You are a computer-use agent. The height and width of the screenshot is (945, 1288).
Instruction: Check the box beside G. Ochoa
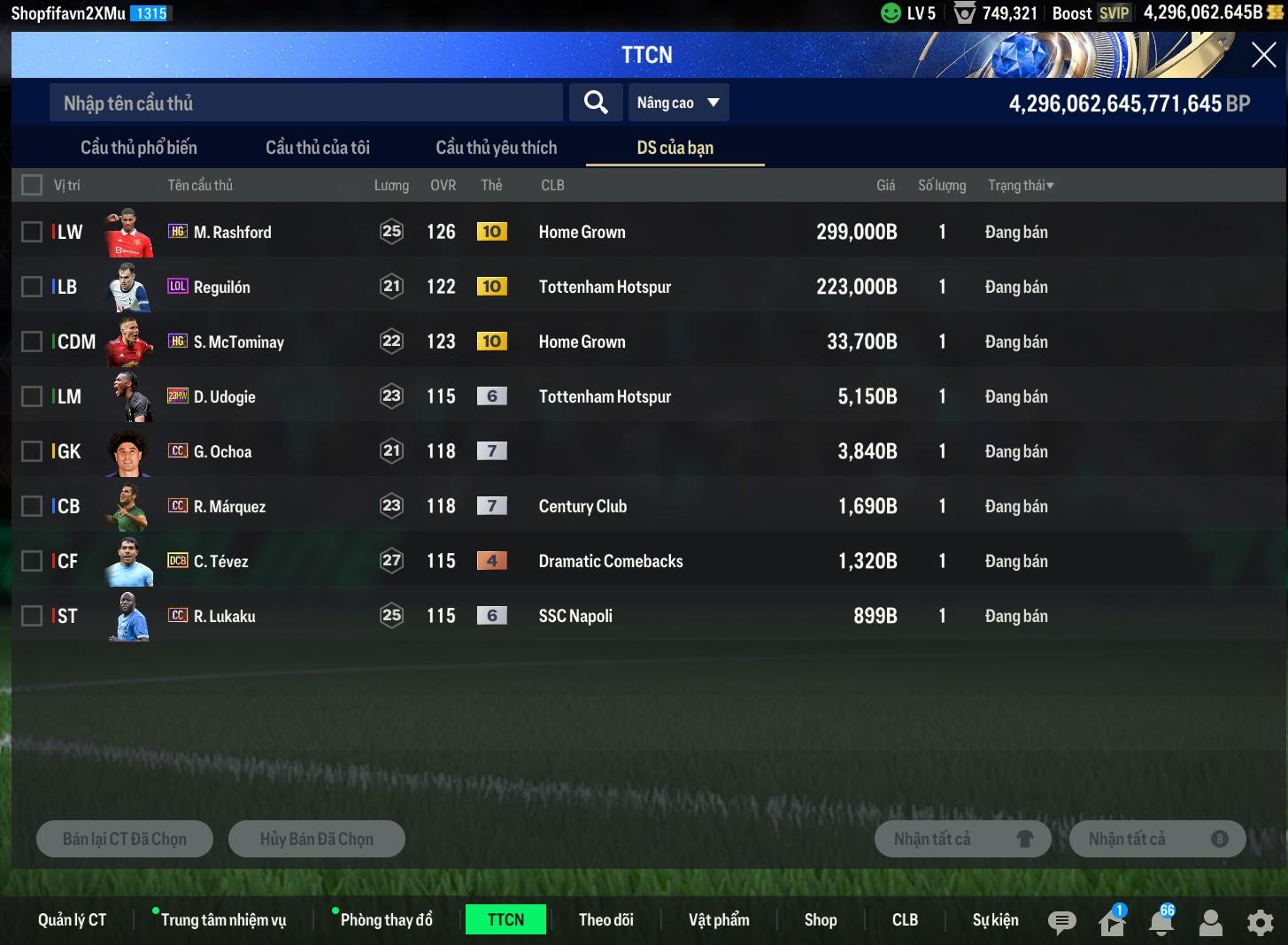click(x=32, y=451)
